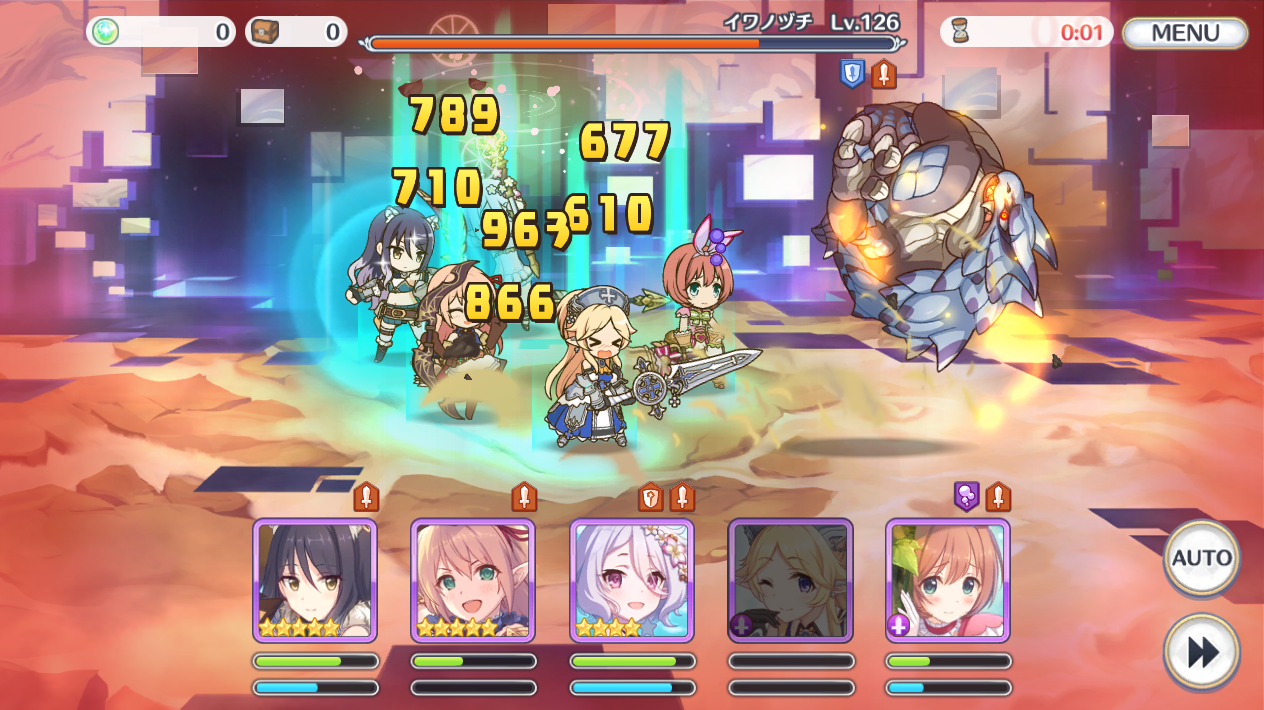Select the orange-haired green-eyed character portrait
1264x710 pixels.
(948, 580)
